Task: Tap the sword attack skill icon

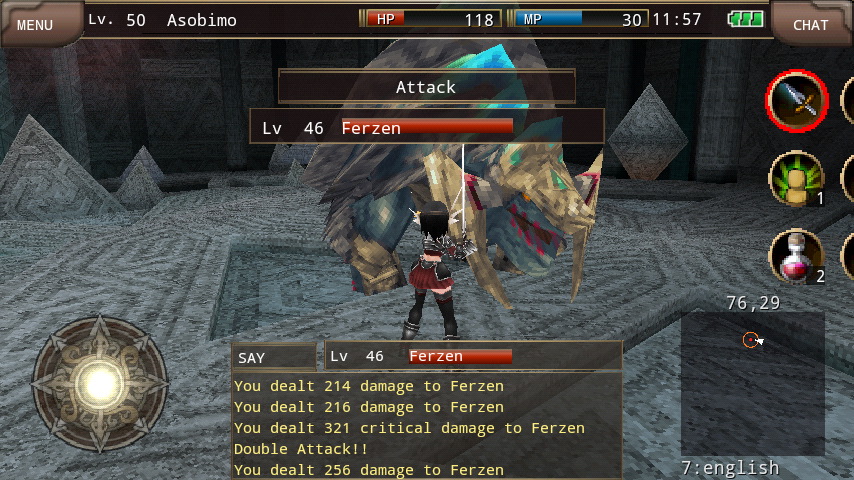Action: 797,100
